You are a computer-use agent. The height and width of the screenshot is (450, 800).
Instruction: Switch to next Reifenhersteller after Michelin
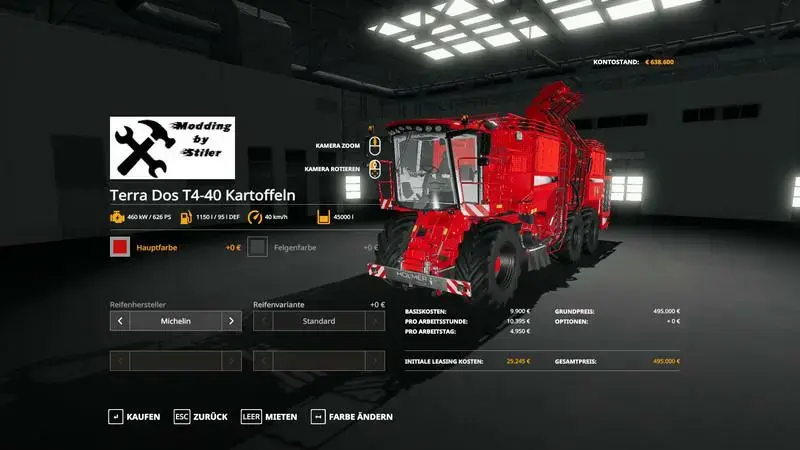(231, 321)
